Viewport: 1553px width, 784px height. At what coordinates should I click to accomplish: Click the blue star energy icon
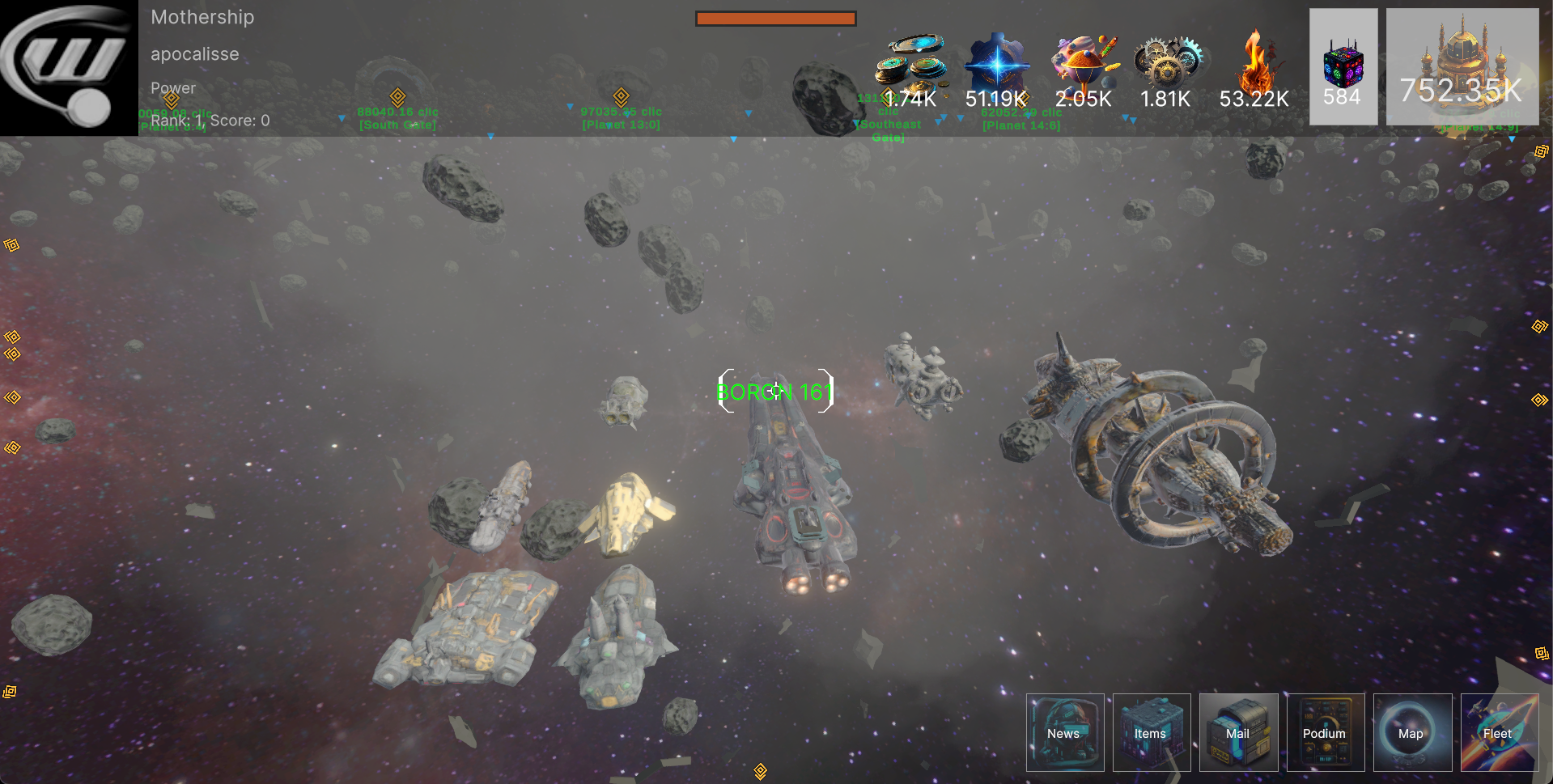click(x=997, y=61)
